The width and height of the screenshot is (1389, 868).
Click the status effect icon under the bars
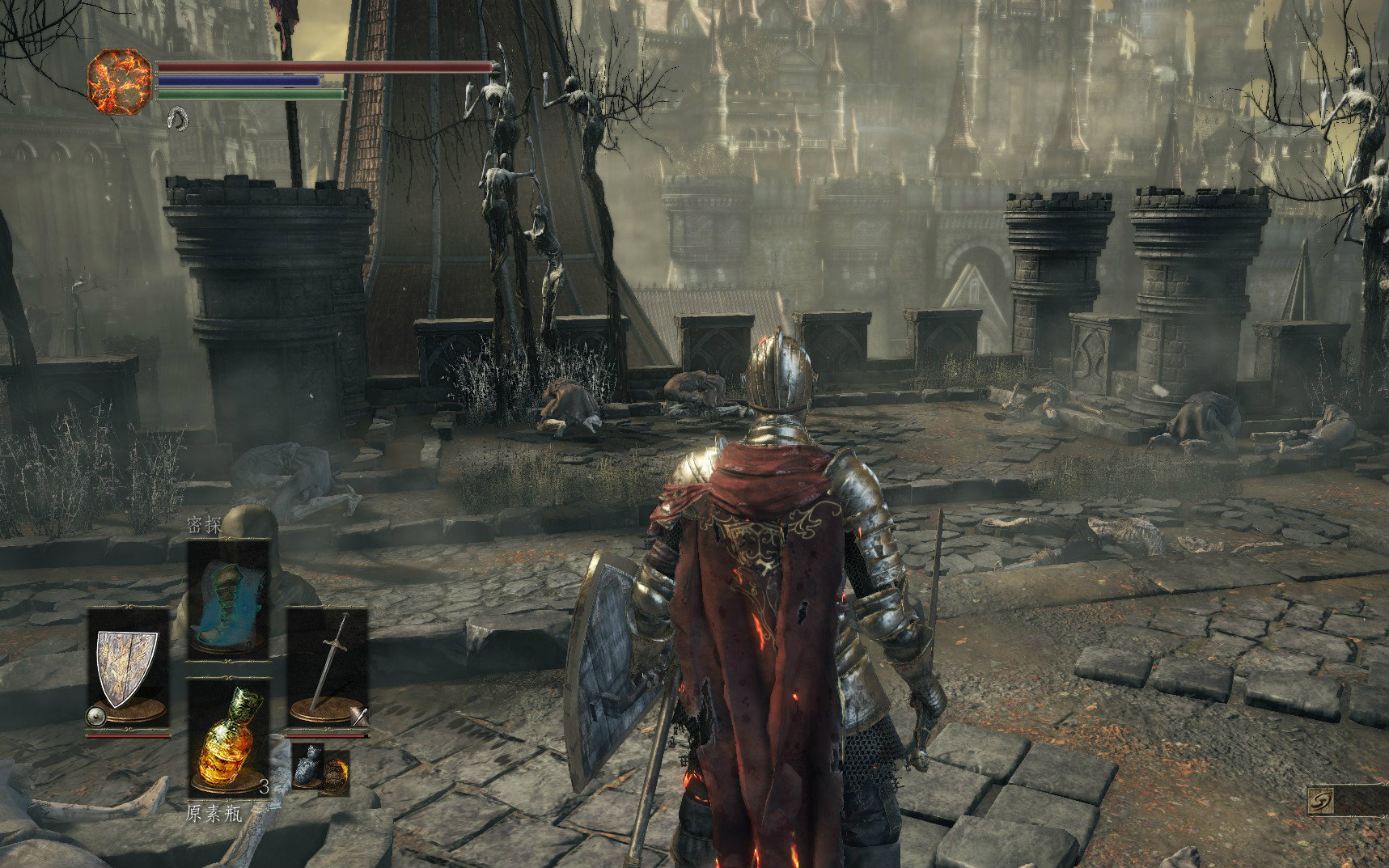pos(177,120)
